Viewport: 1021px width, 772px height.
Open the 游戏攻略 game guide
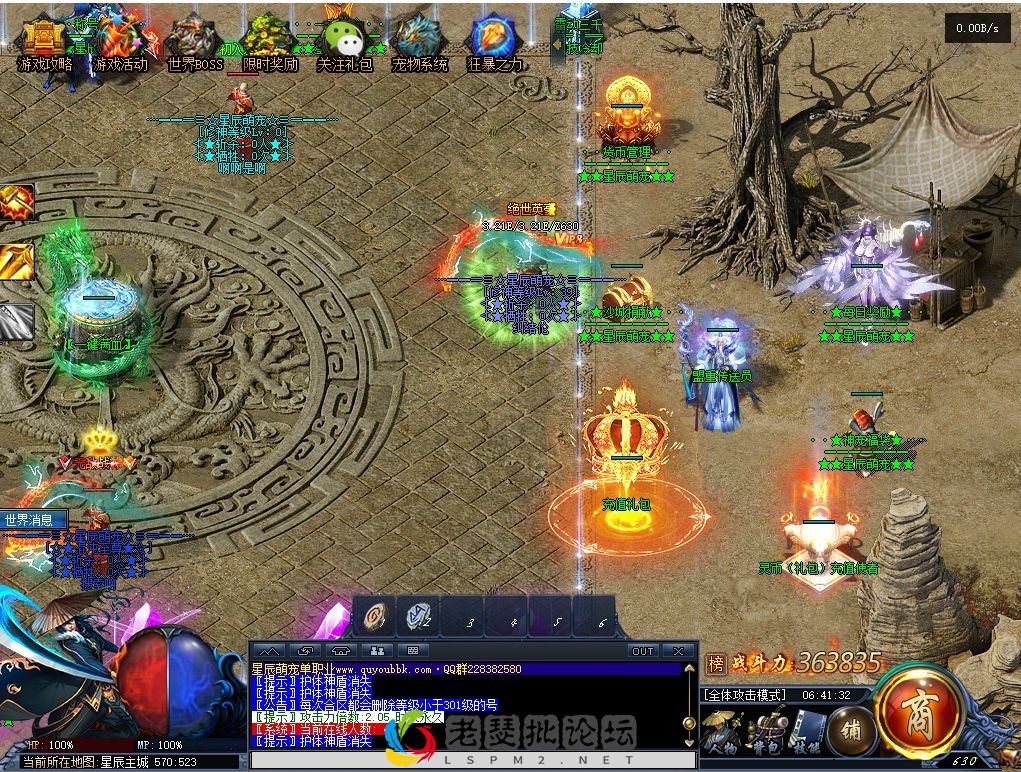click(45, 45)
